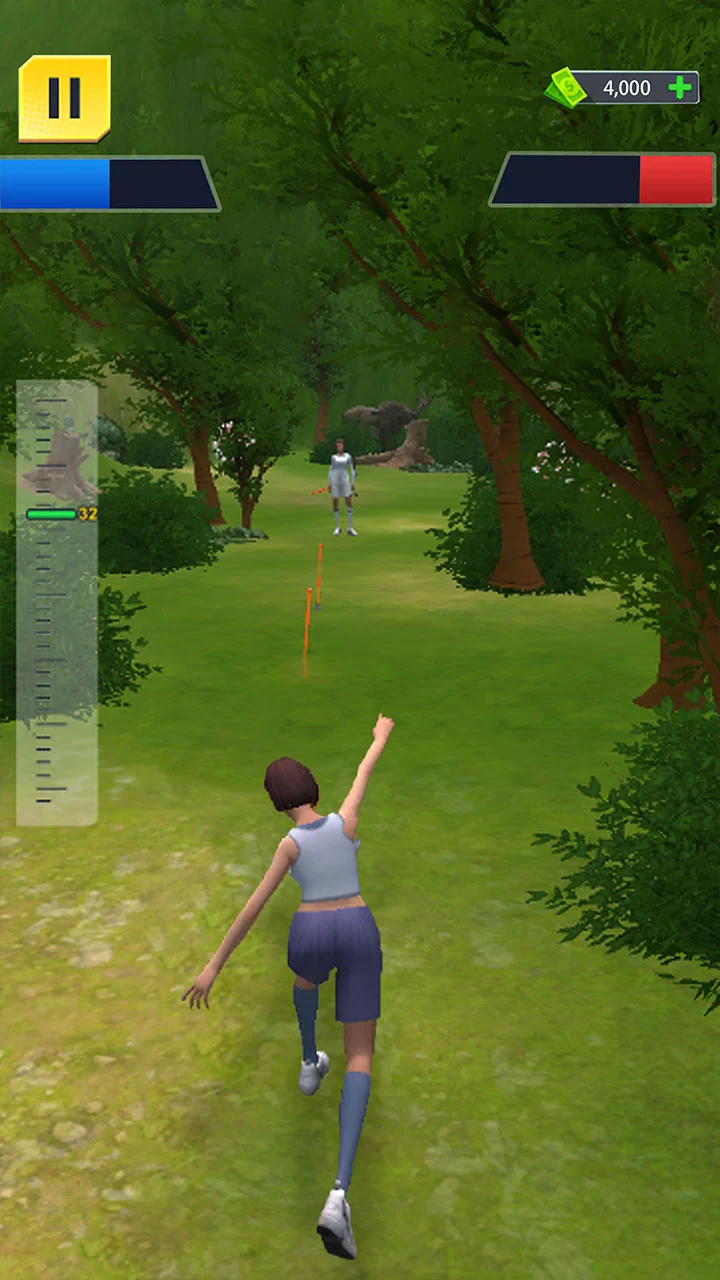Pause the game with the yellow button
This screenshot has width=720, height=1280.
tap(64, 98)
